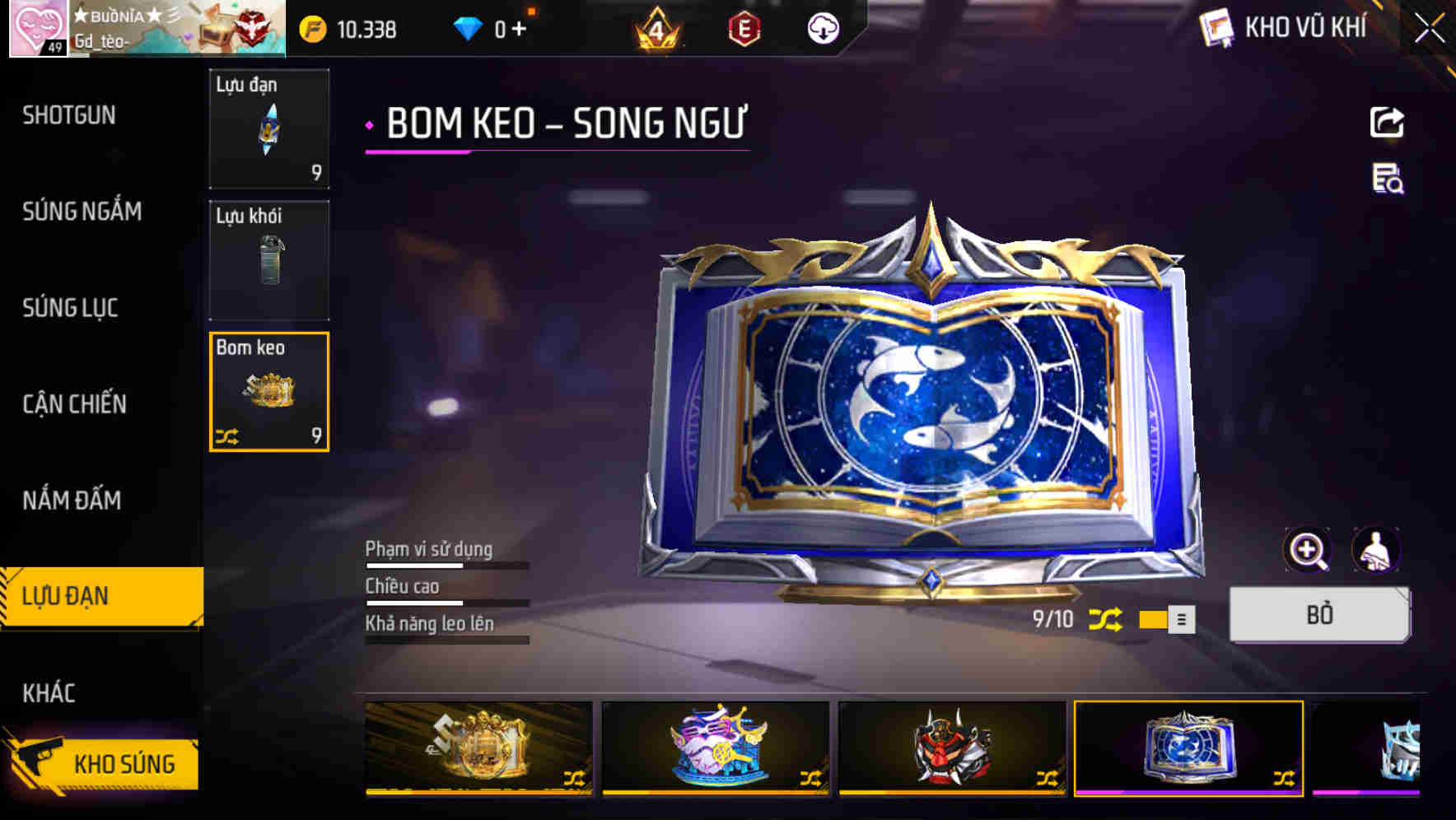
Task: Click the share icon near the title
Action: pyautogui.click(x=1388, y=122)
